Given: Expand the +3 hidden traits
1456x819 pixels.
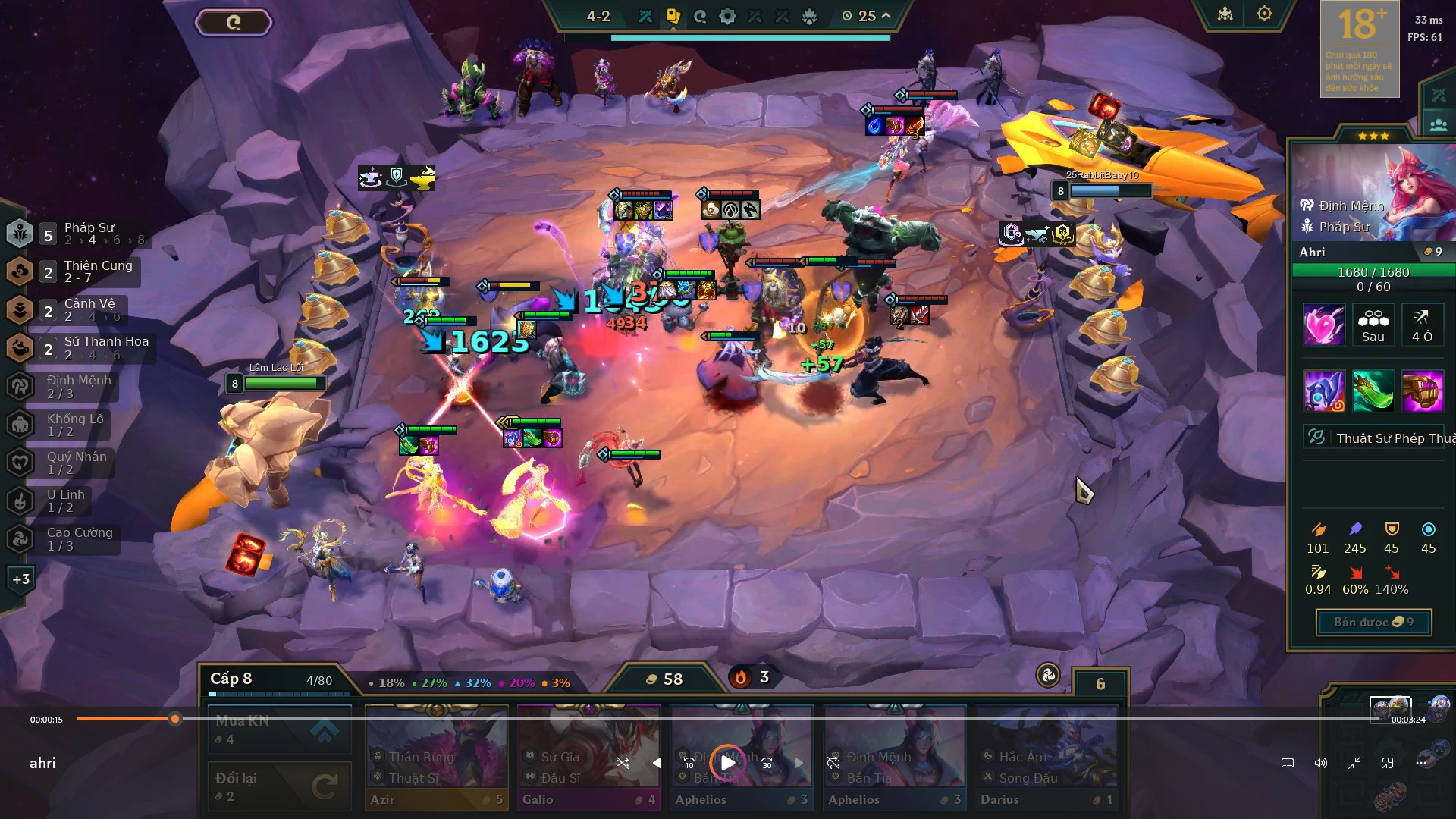Looking at the screenshot, I should coord(20,579).
